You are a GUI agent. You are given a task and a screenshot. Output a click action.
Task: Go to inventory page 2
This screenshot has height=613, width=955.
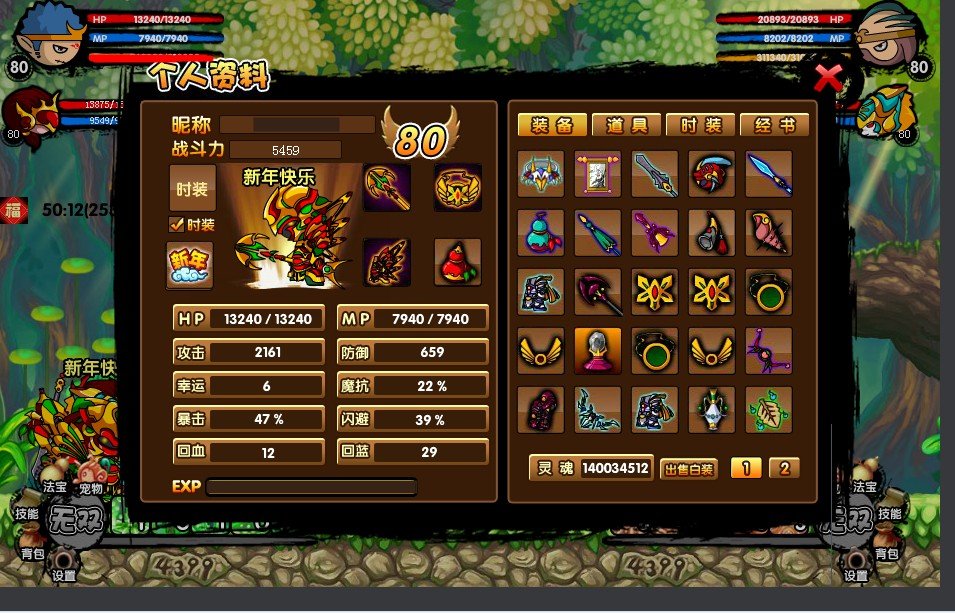784,467
